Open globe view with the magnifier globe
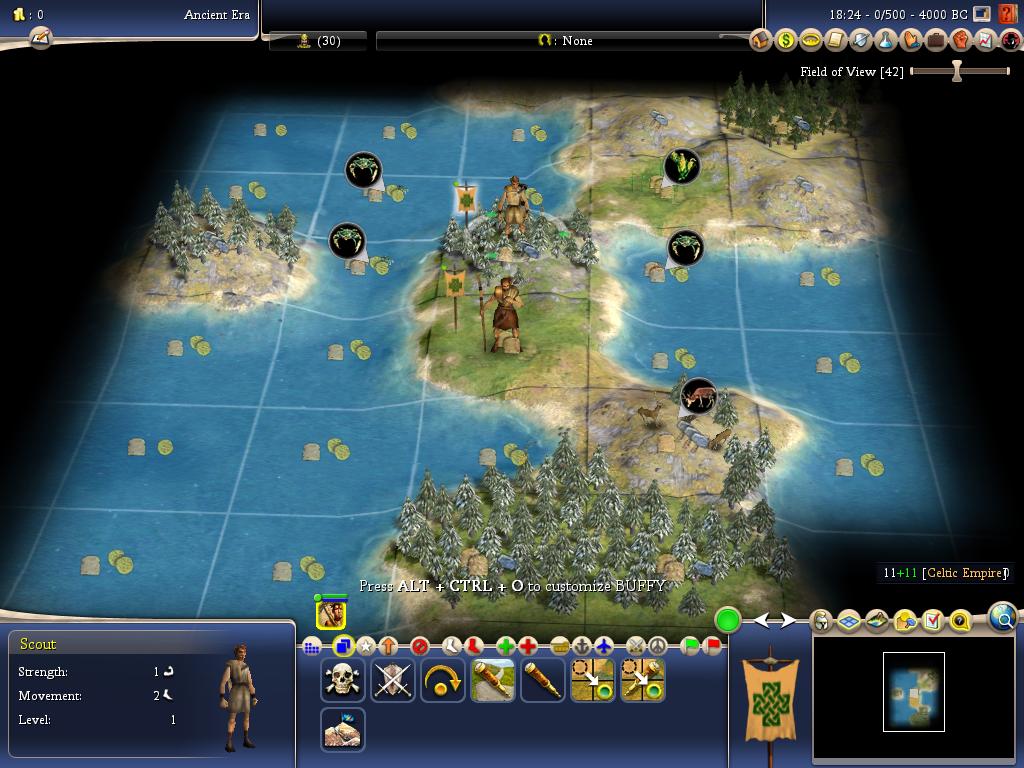Image resolution: width=1024 pixels, height=768 pixels. [x=1003, y=617]
